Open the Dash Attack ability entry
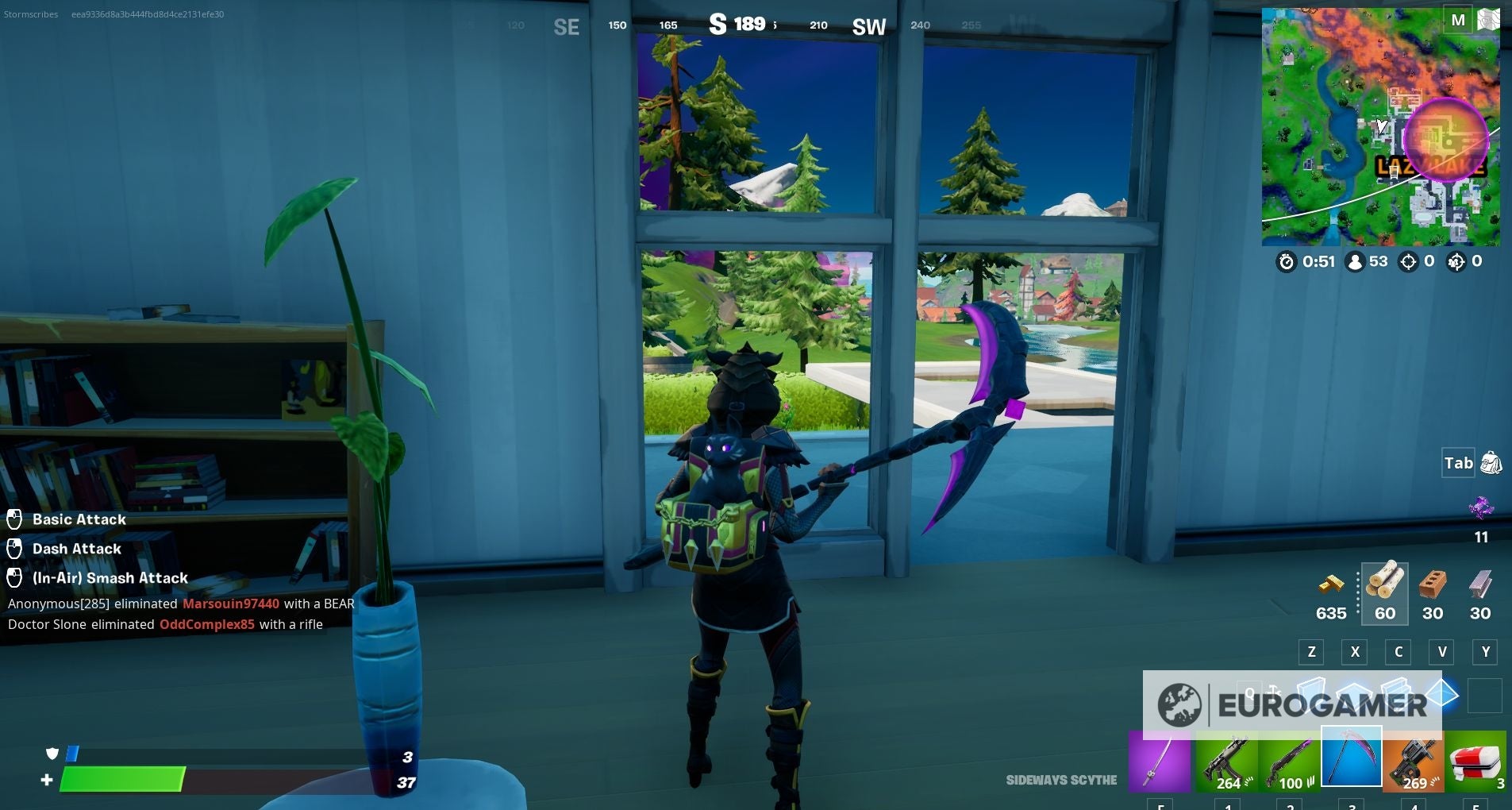 click(x=75, y=549)
